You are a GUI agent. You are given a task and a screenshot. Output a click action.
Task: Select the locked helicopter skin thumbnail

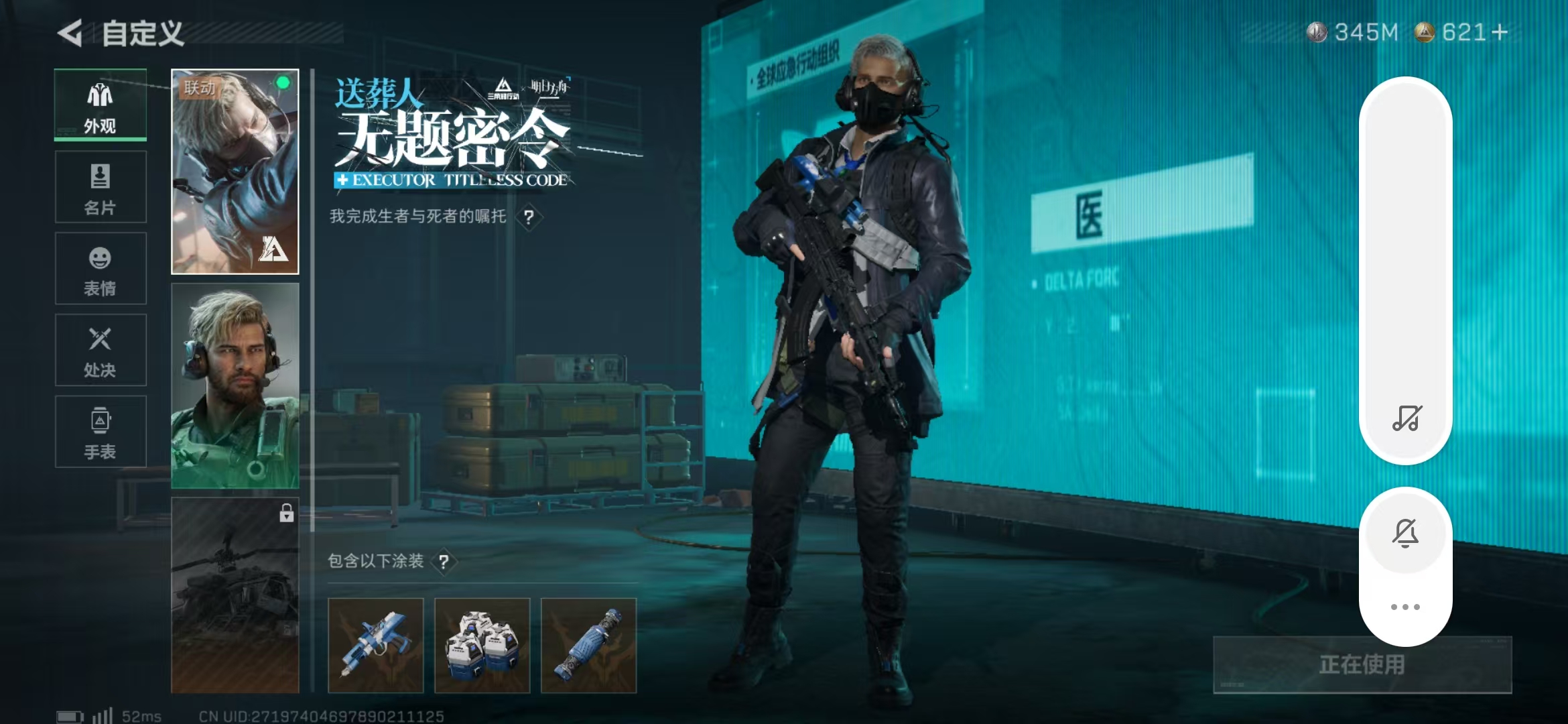click(x=235, y=595)
